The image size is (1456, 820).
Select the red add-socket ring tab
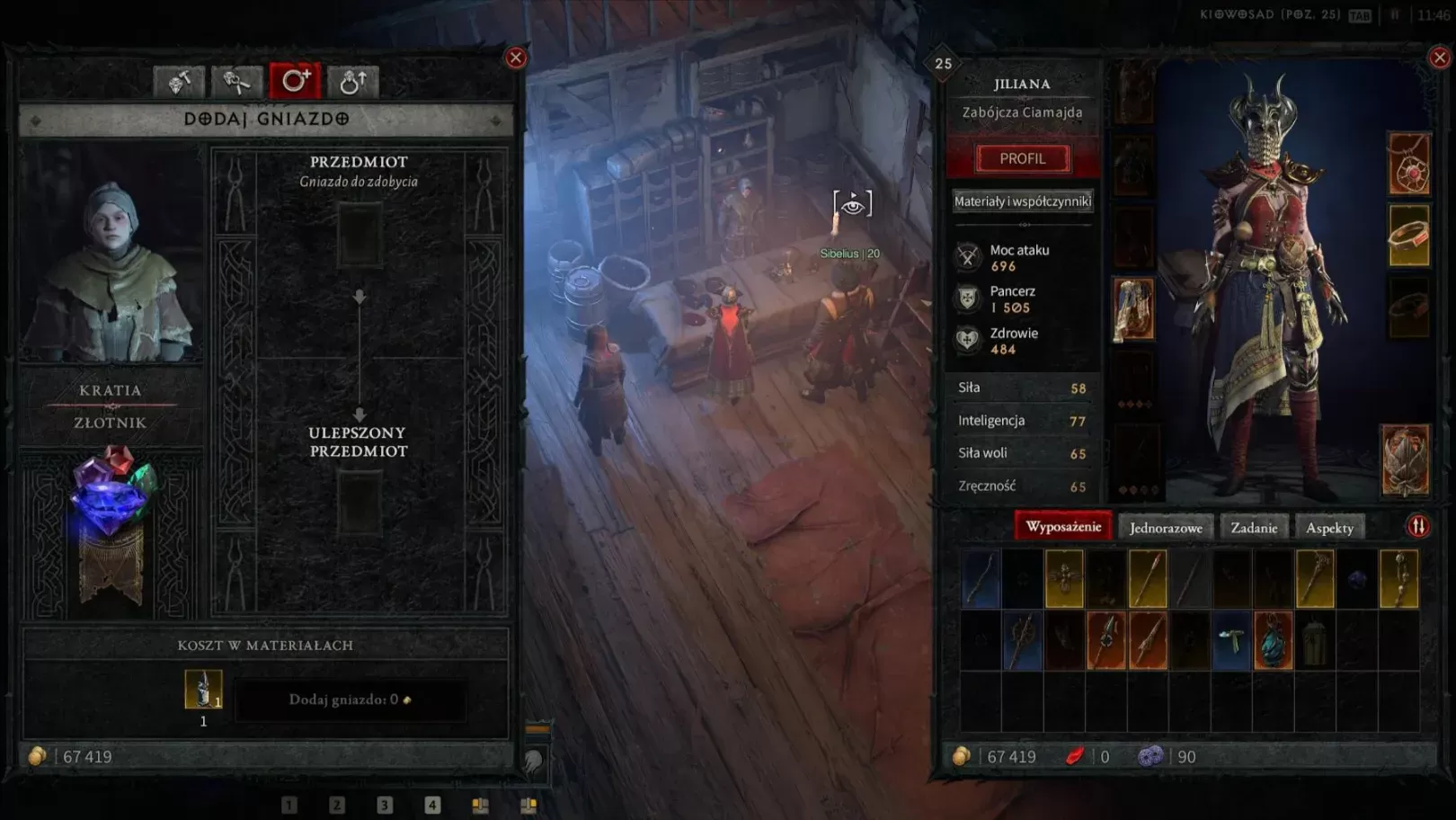295,82
